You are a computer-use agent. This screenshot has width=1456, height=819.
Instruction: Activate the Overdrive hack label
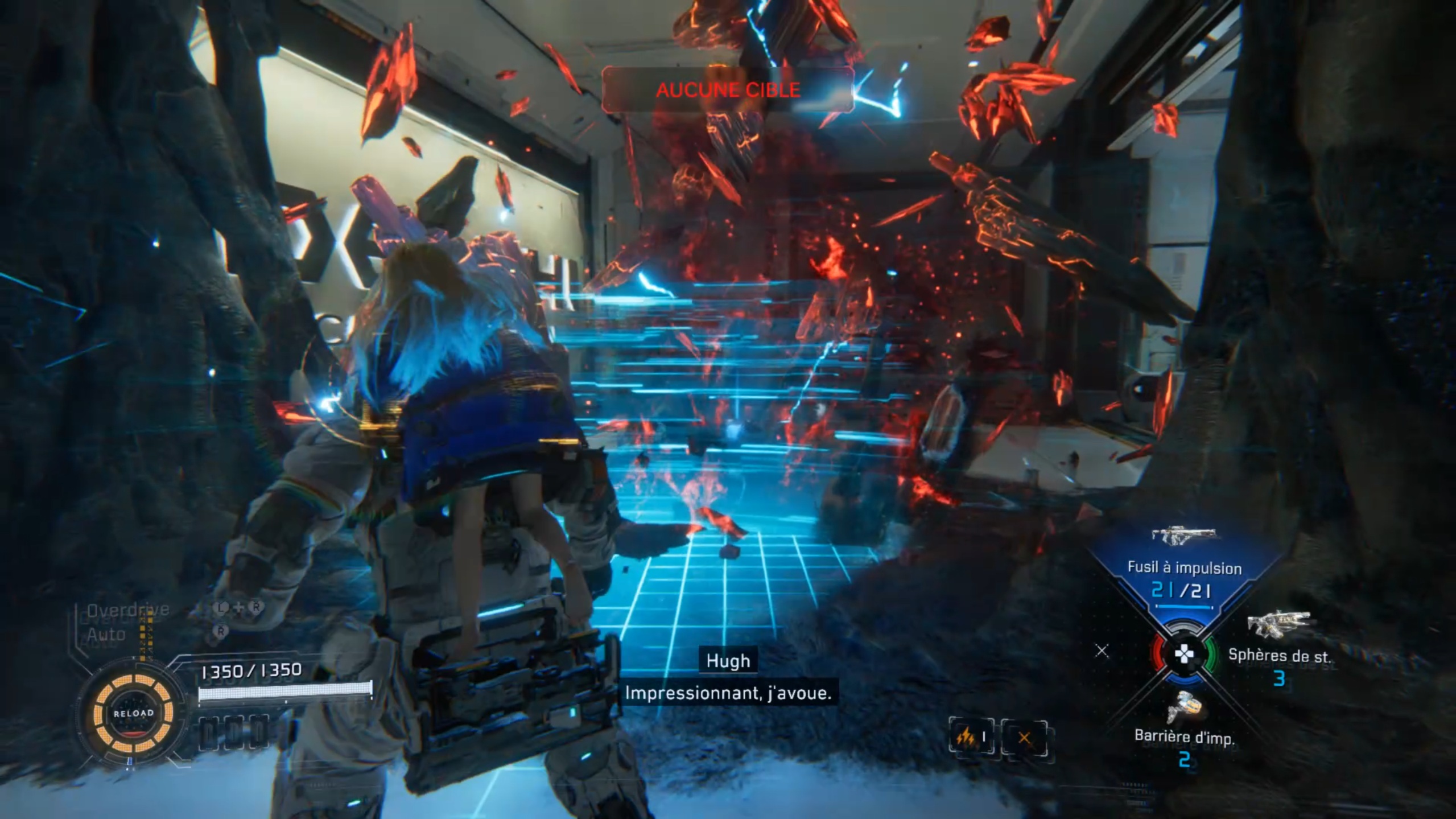(128, 610)
